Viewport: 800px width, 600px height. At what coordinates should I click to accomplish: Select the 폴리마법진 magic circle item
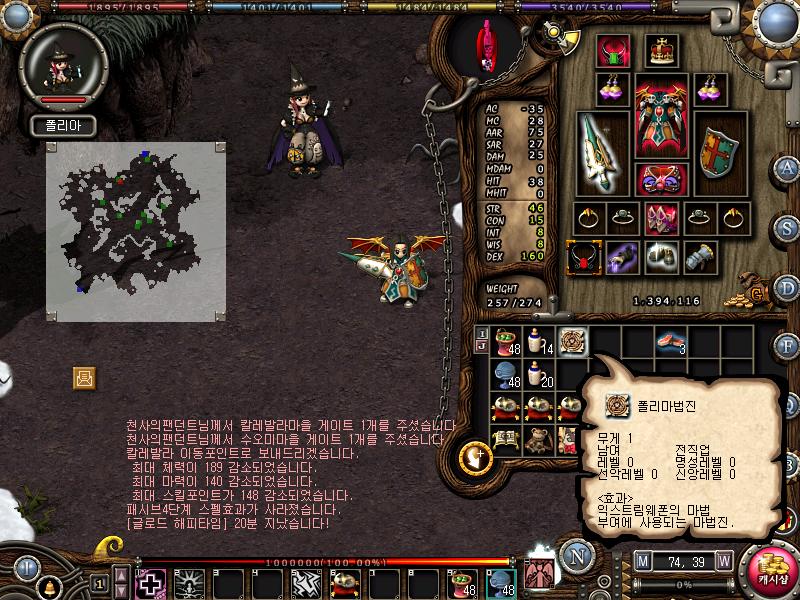click(x=572, y=342)
